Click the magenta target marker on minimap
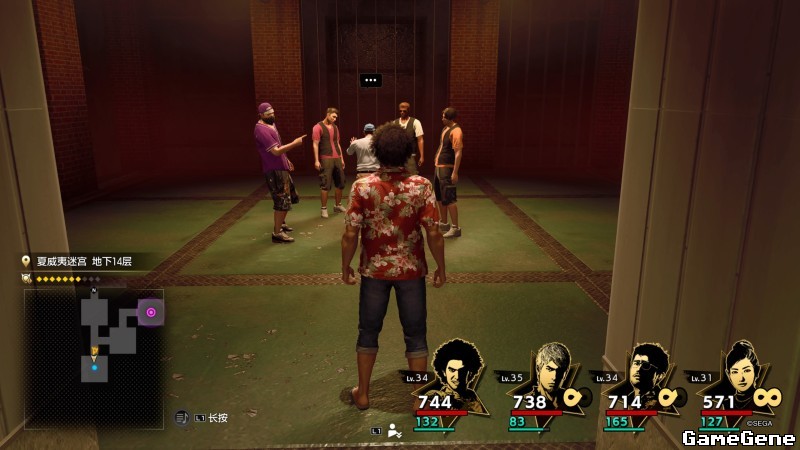Viewport: 800px width, 450px height. [x=151, y=313]
